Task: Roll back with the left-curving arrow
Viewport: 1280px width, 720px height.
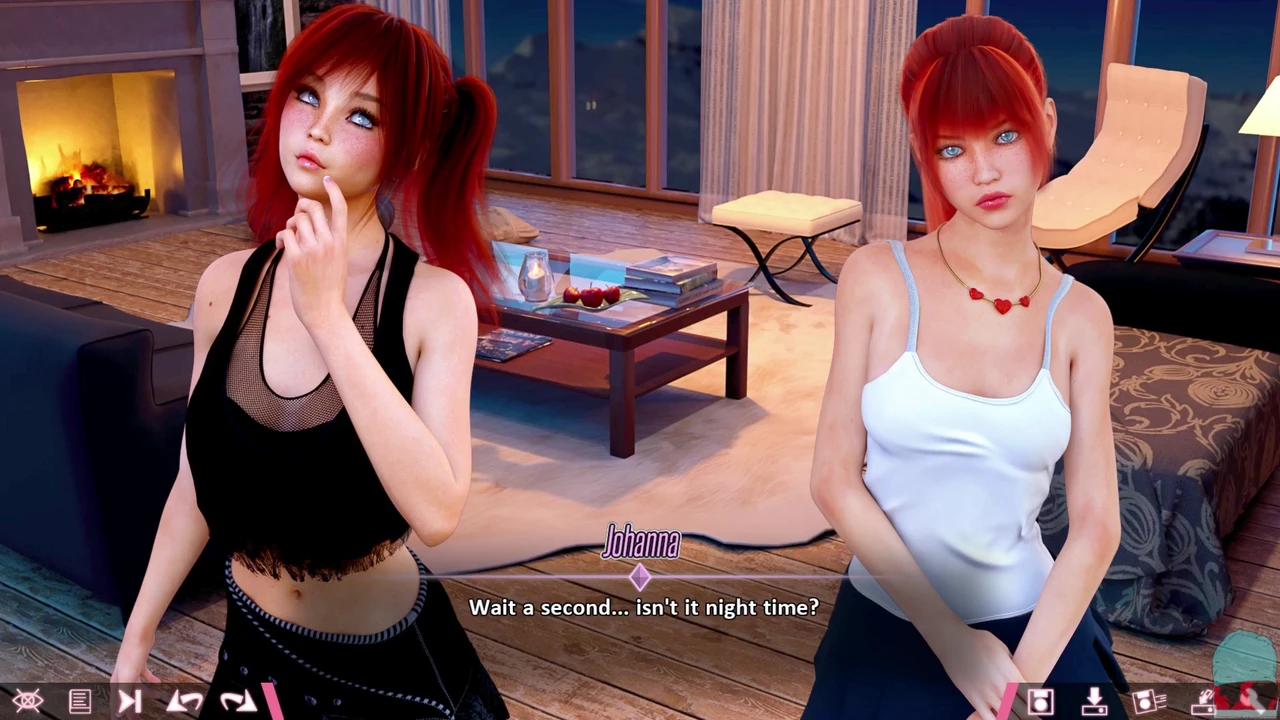Action: click(x=185, y=701)
